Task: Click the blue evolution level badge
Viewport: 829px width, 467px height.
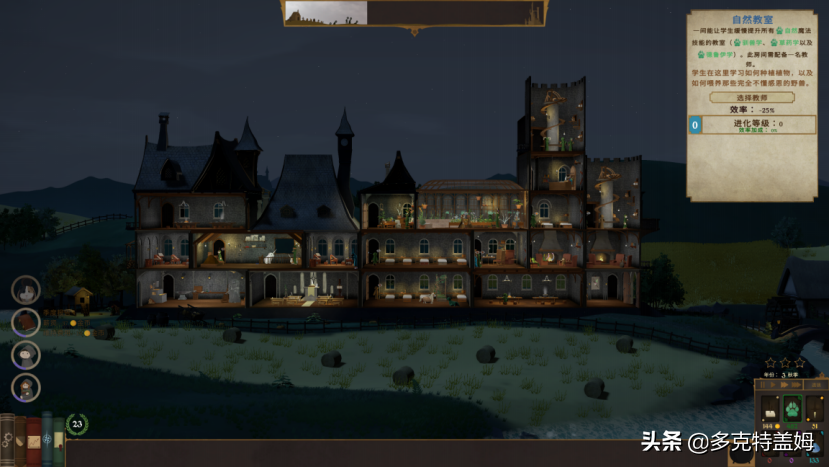Action: pyautogui.click(x=695, y=125)
